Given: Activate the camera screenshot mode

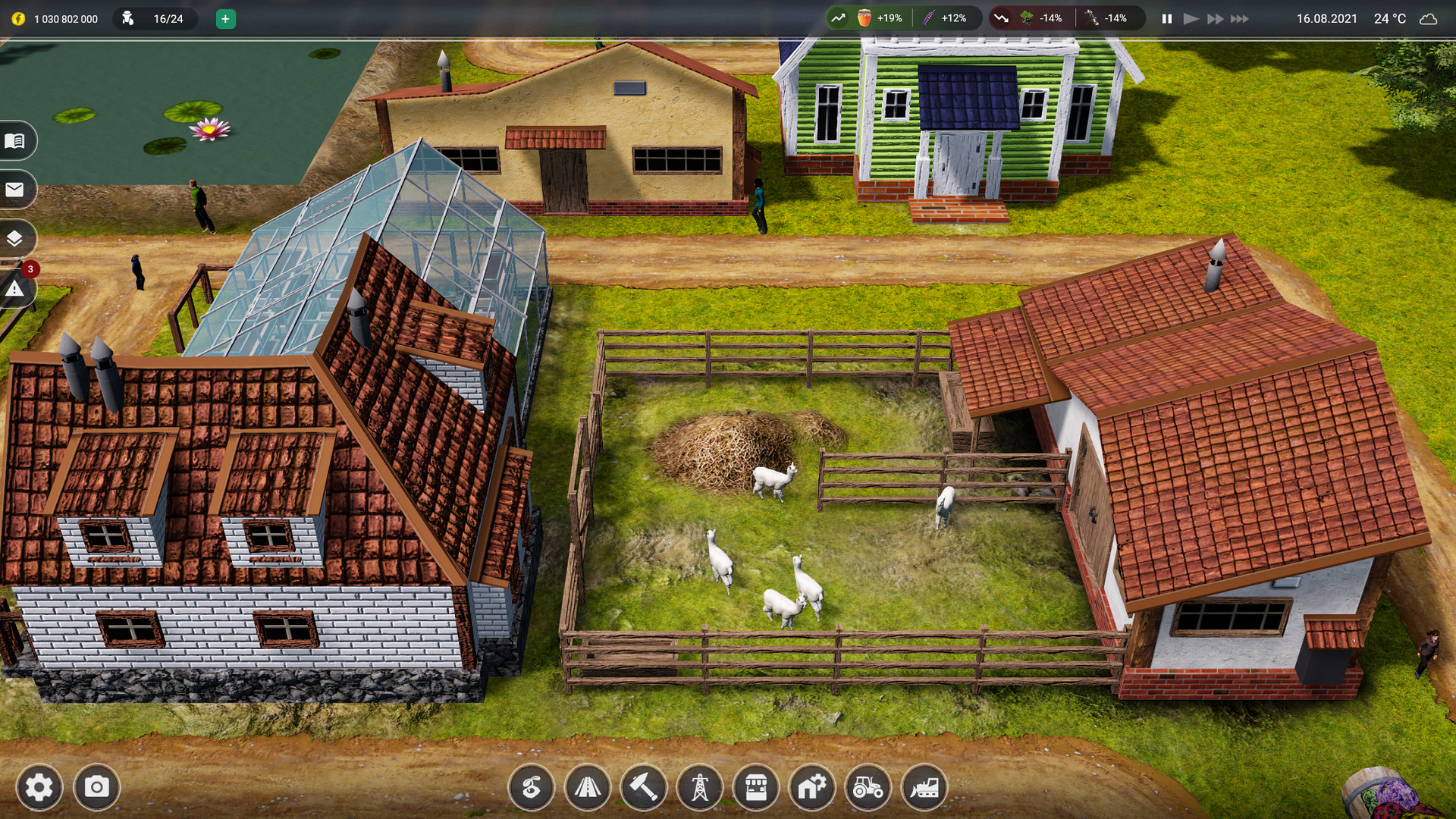Looking at the screenshot, I should tap(95, 788).
